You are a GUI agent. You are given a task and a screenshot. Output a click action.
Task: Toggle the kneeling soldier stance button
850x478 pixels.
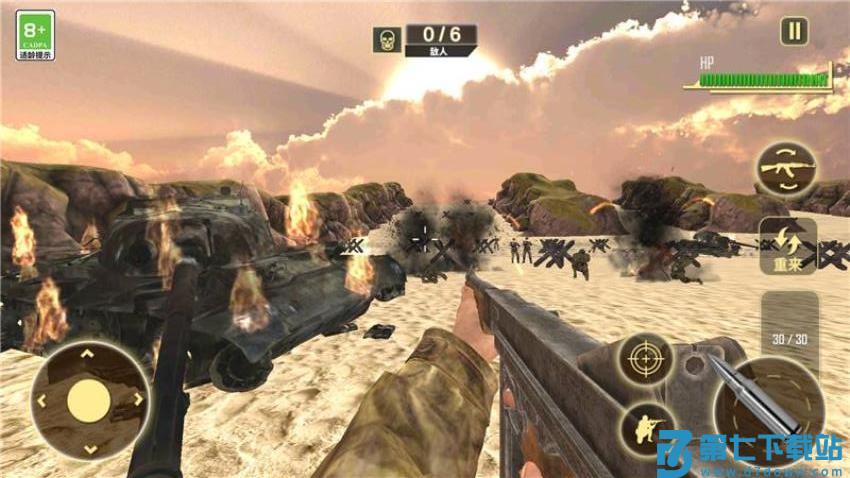click(x=644, y=429)
